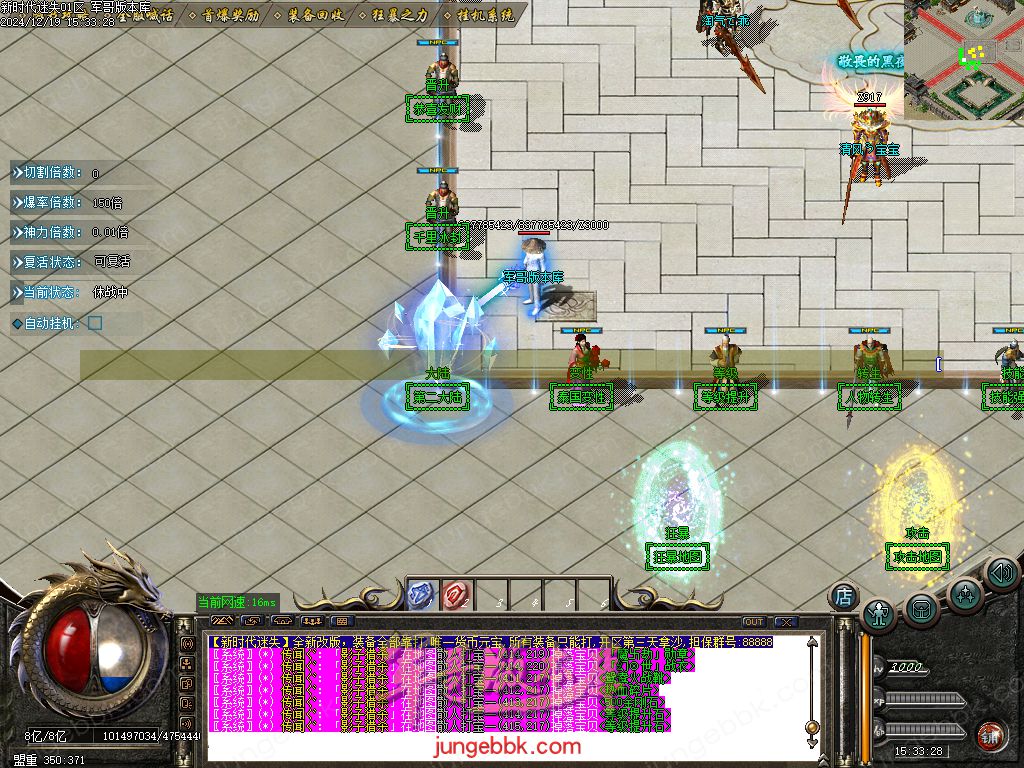
Task: Click the OUT button above the chat
Action: pos(753,622)
